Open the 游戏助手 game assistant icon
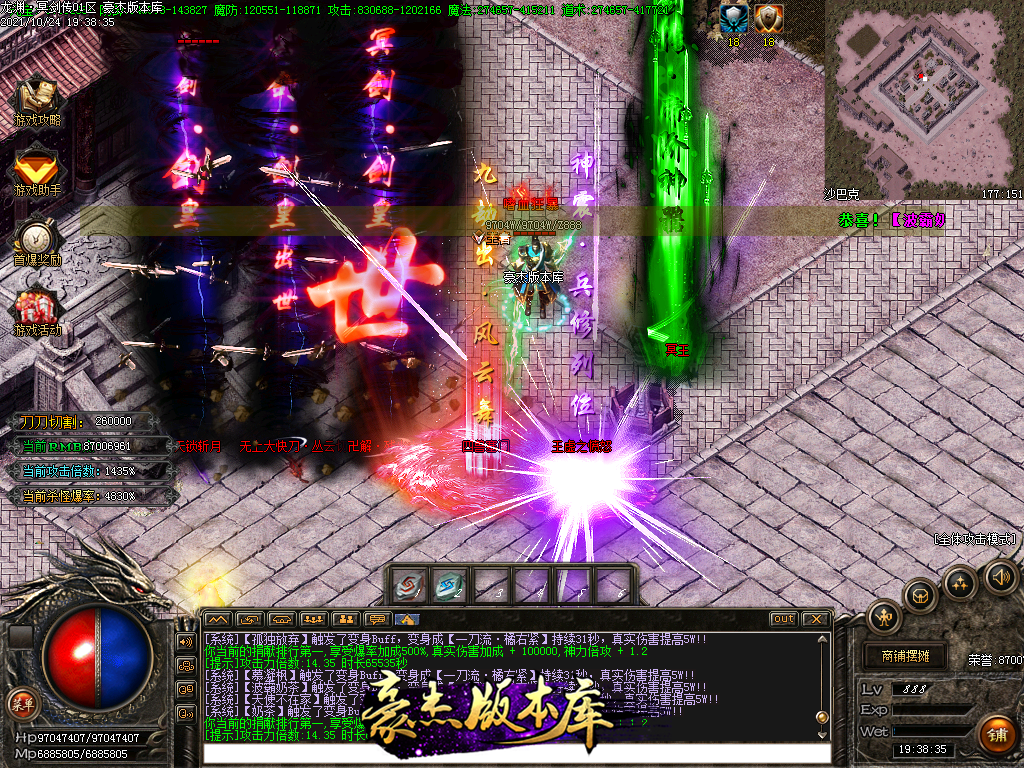1024x768 pixels. click(x=37, y=168)
